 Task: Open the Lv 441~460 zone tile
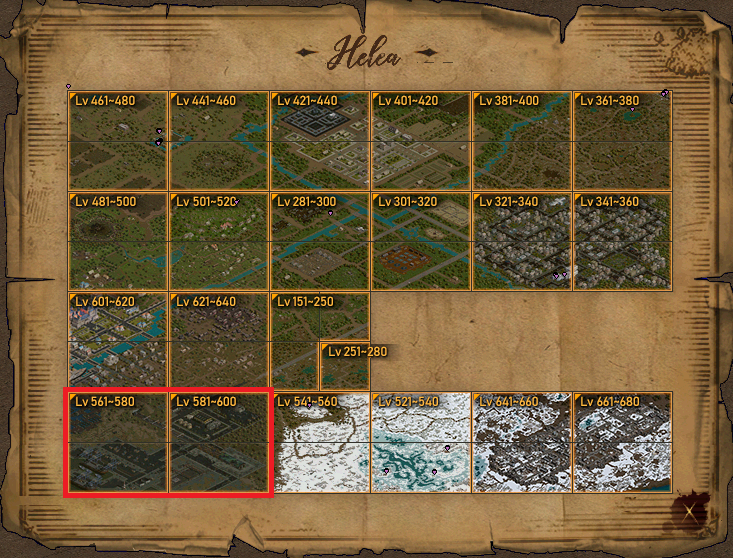(219, 141)
